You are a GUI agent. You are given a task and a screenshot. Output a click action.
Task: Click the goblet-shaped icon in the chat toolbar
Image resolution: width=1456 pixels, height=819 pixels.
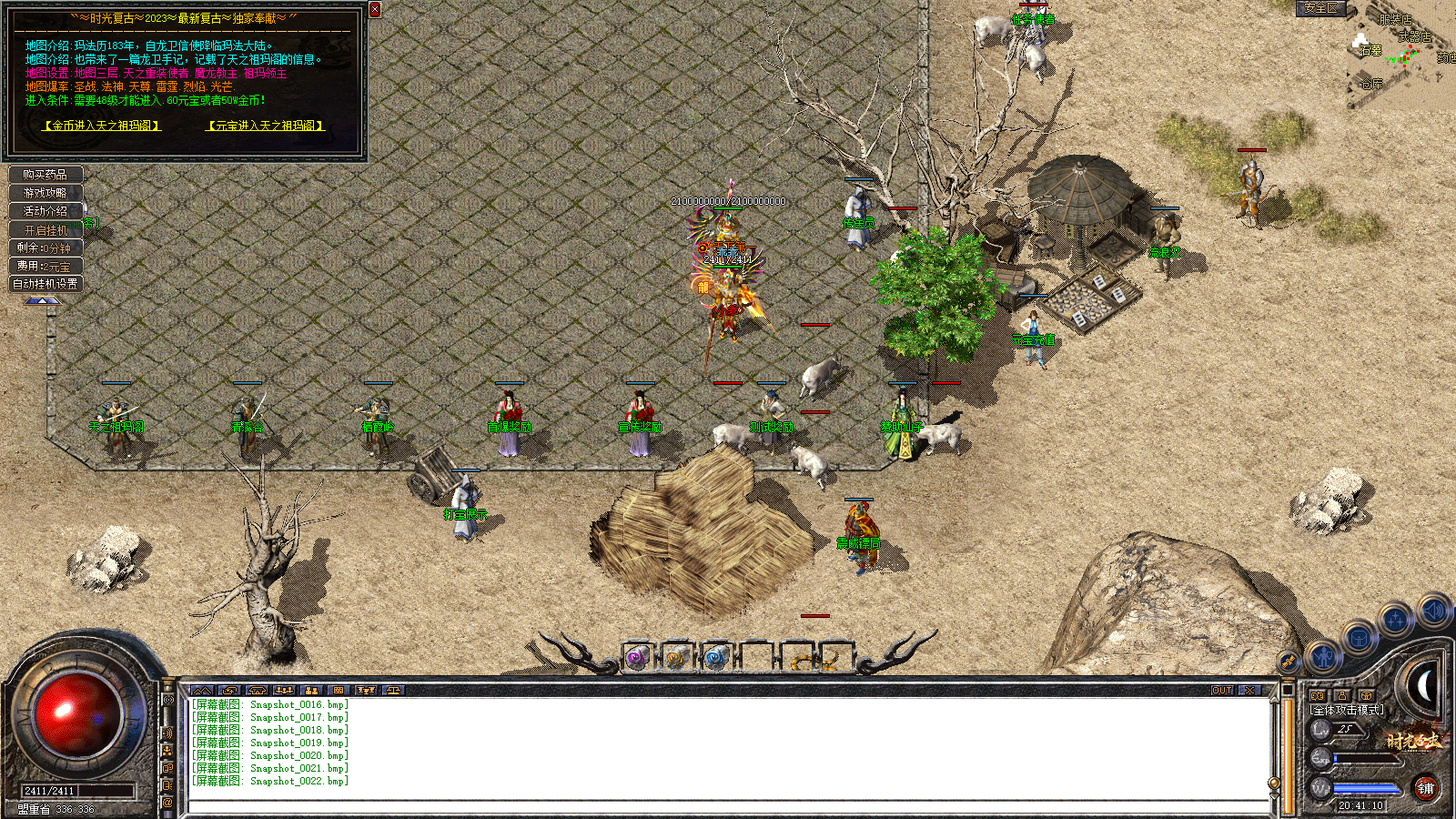click(367, 691)
